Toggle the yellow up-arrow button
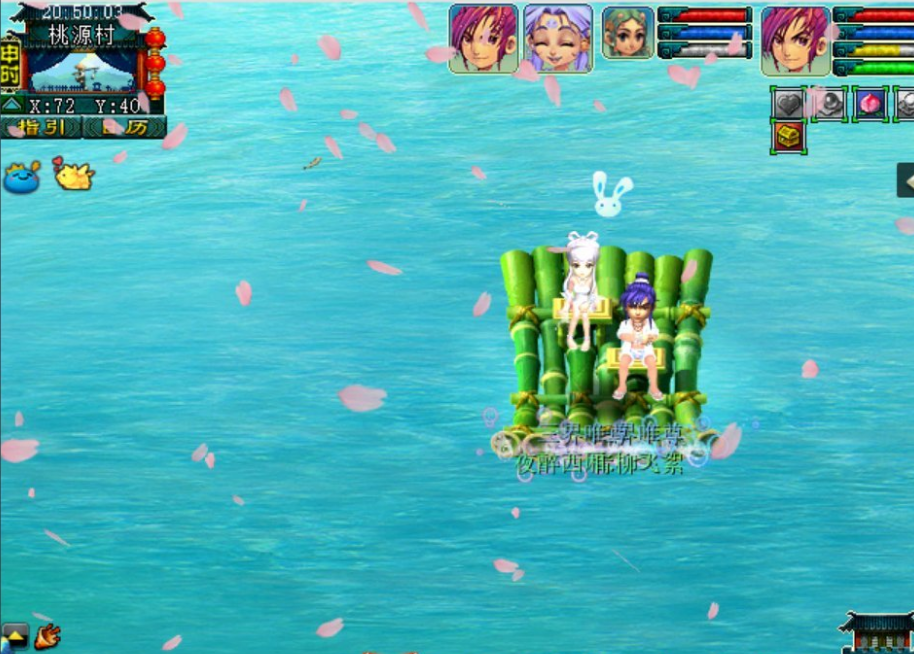Image resolution: width=914 pixels, height=654 pixels. tap(15, 635)
